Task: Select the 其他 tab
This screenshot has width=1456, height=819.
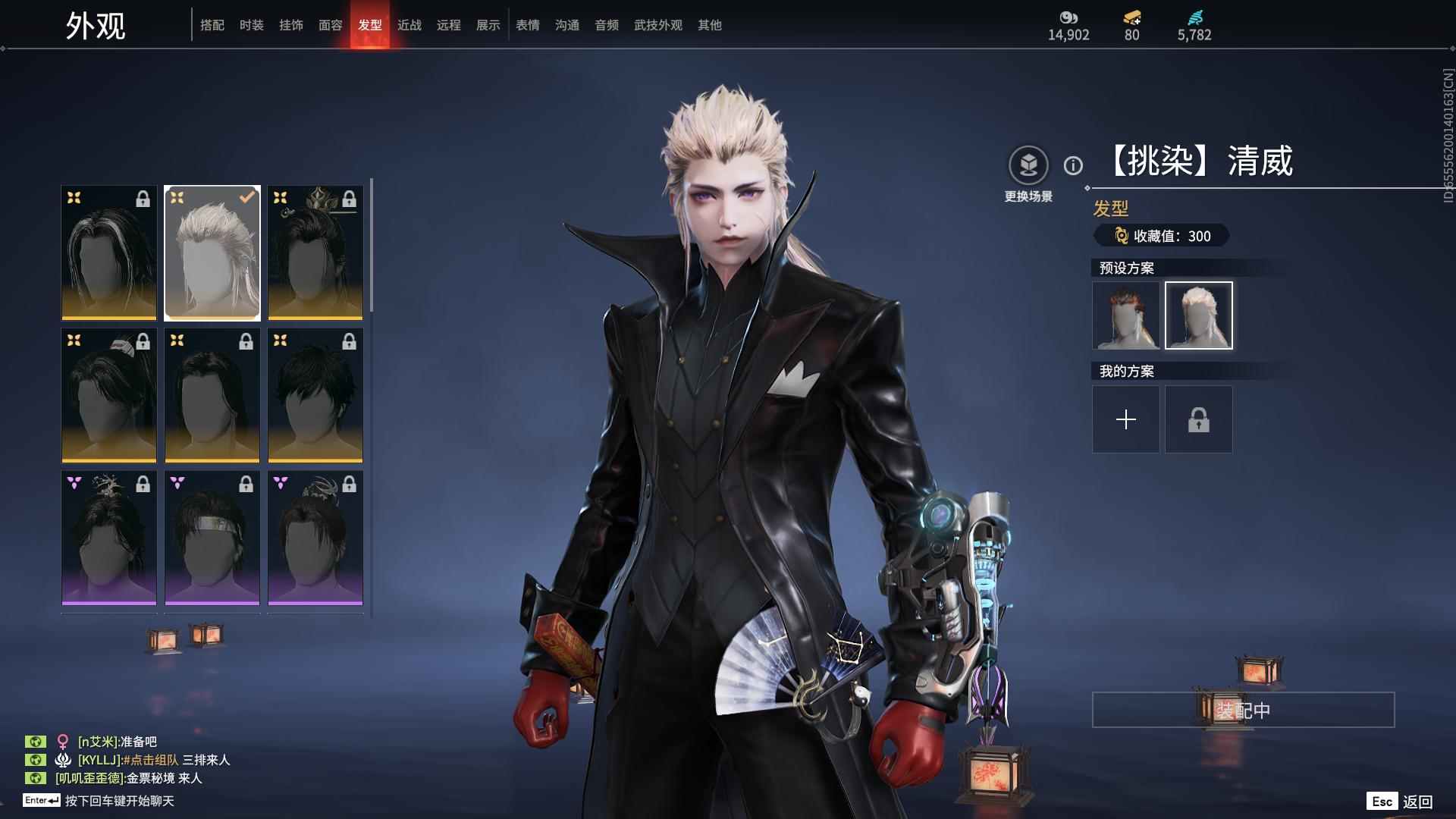Action: tap(710, 25)
